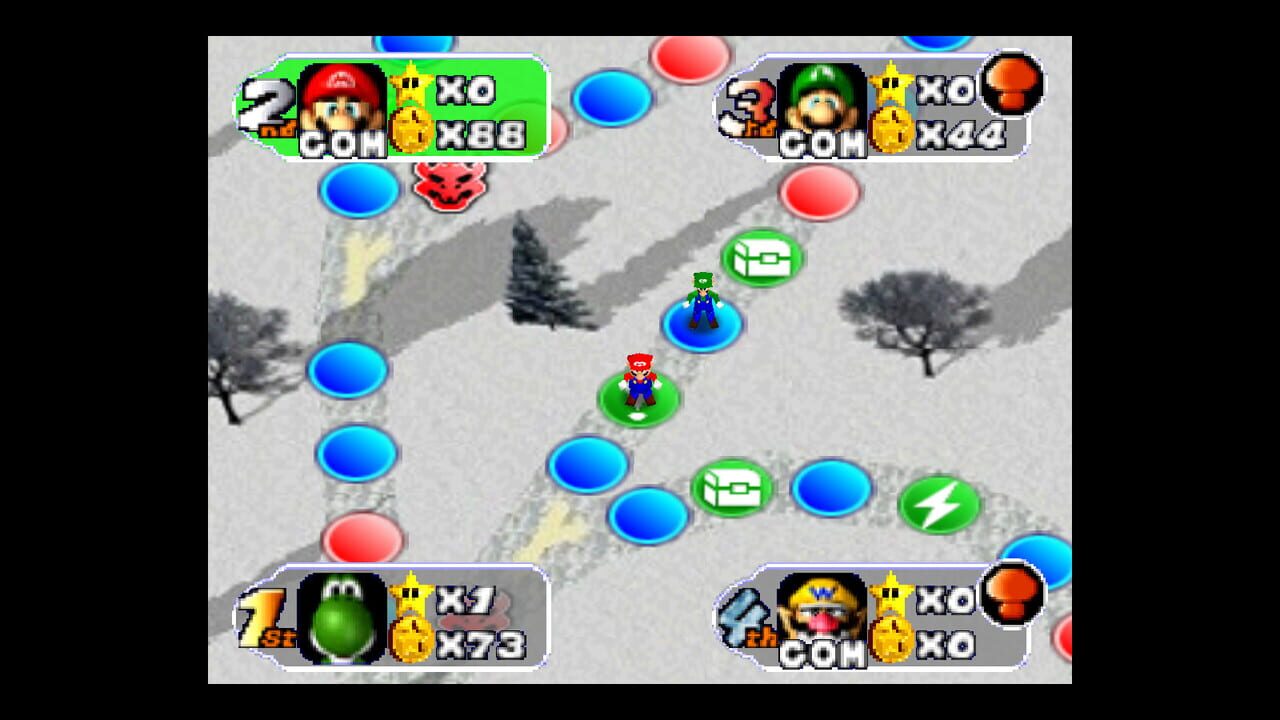Click the item space with the treasure chest
1280x720 pixels.
tap(760, 257)
